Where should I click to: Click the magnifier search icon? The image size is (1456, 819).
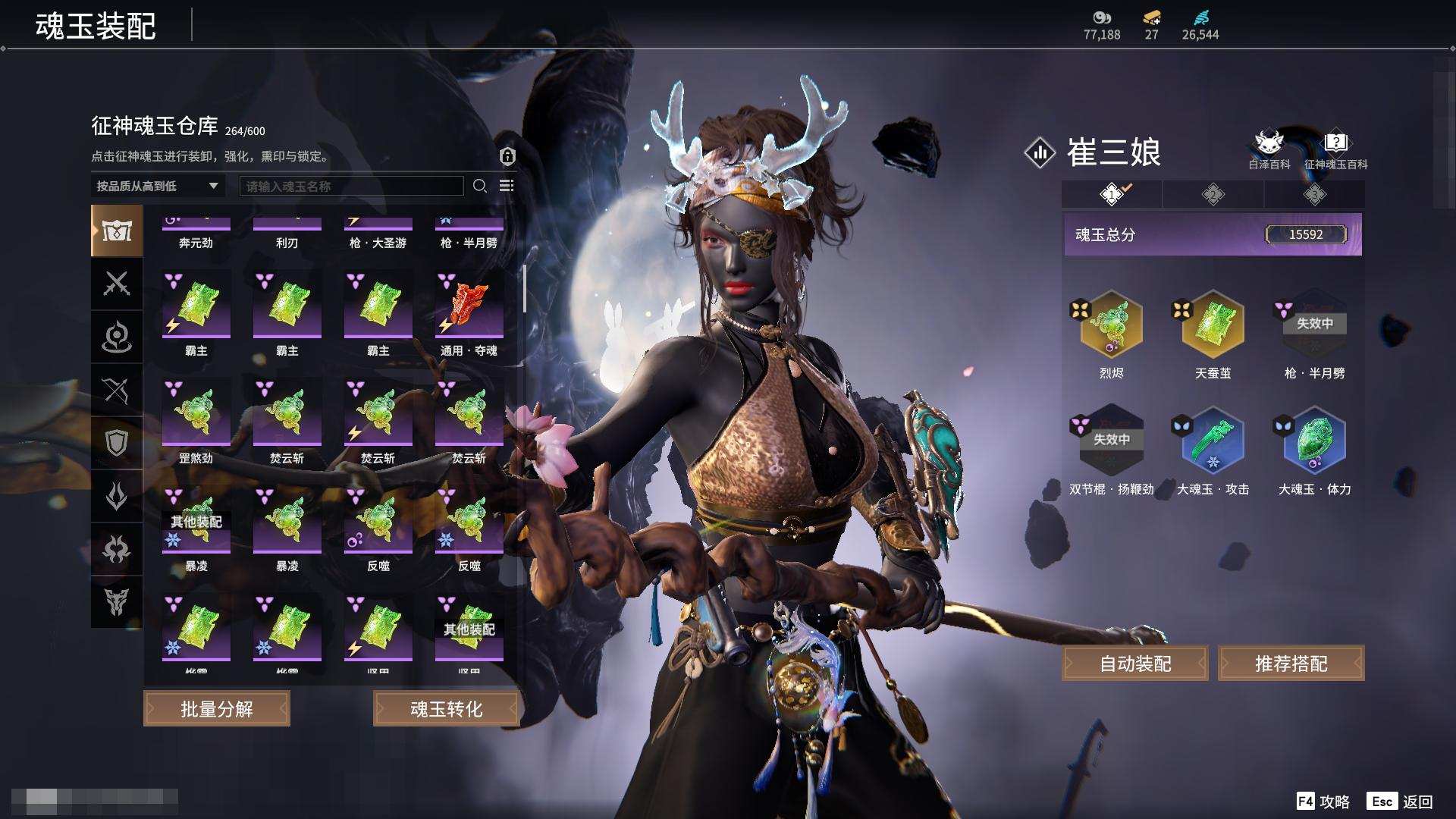[x=480, y=186]
